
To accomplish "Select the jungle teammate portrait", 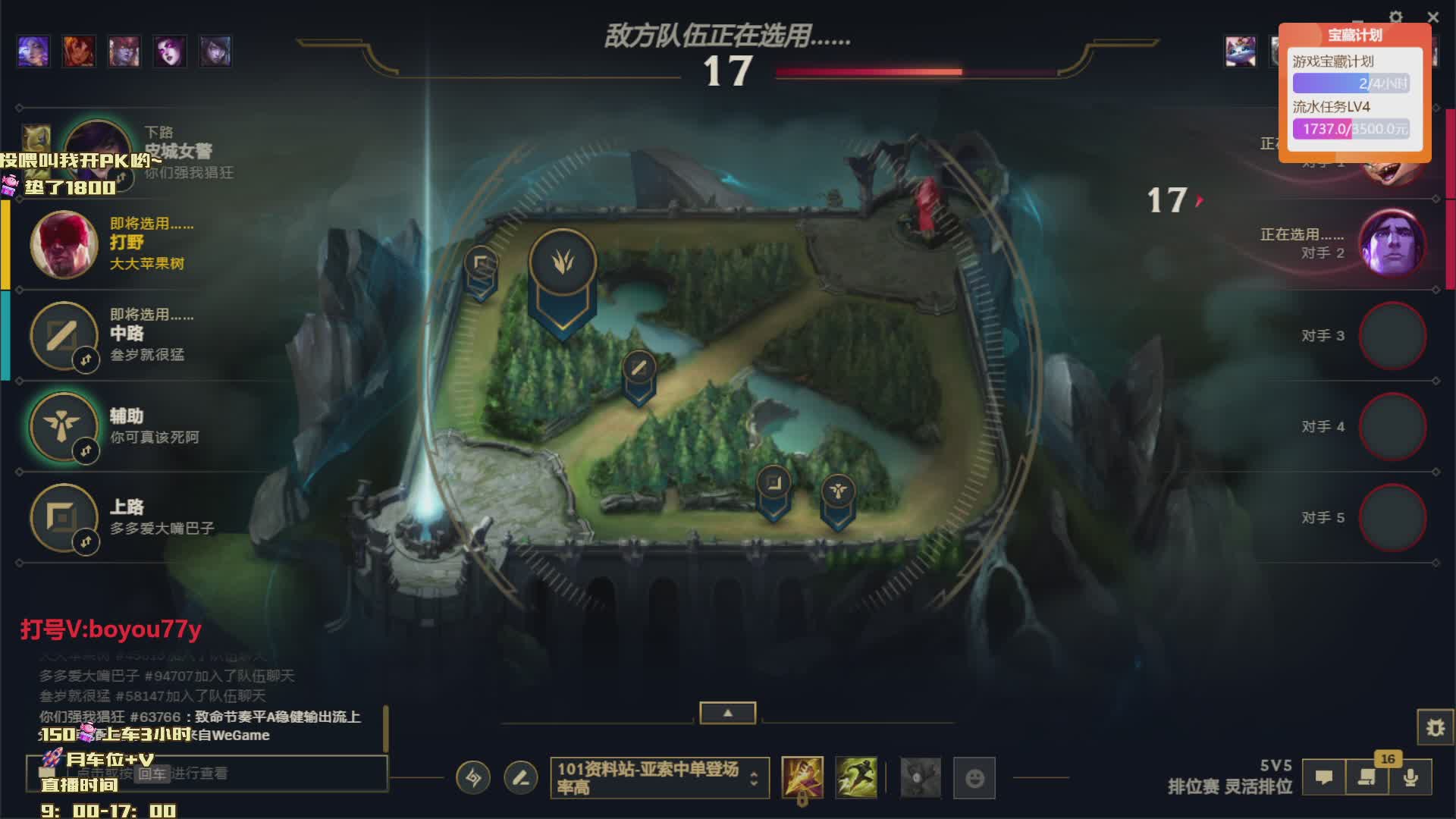I will coord(64,244).
